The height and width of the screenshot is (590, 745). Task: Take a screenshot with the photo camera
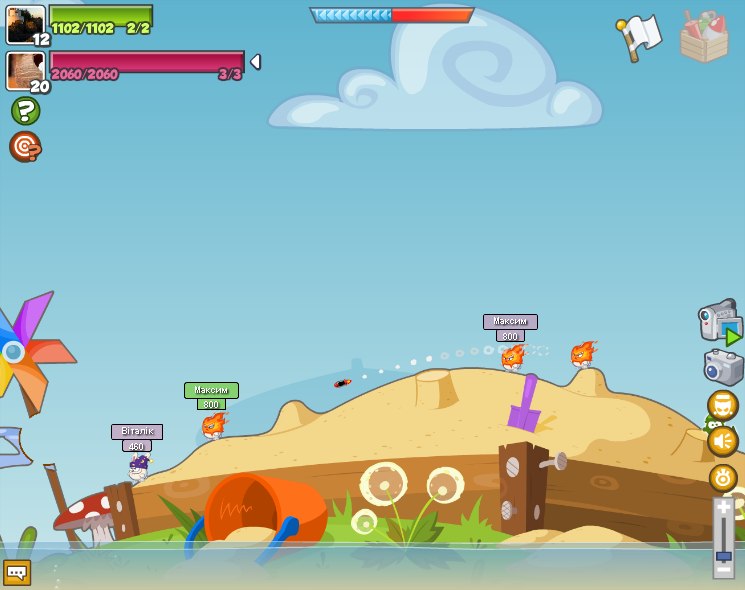(723, 366)
